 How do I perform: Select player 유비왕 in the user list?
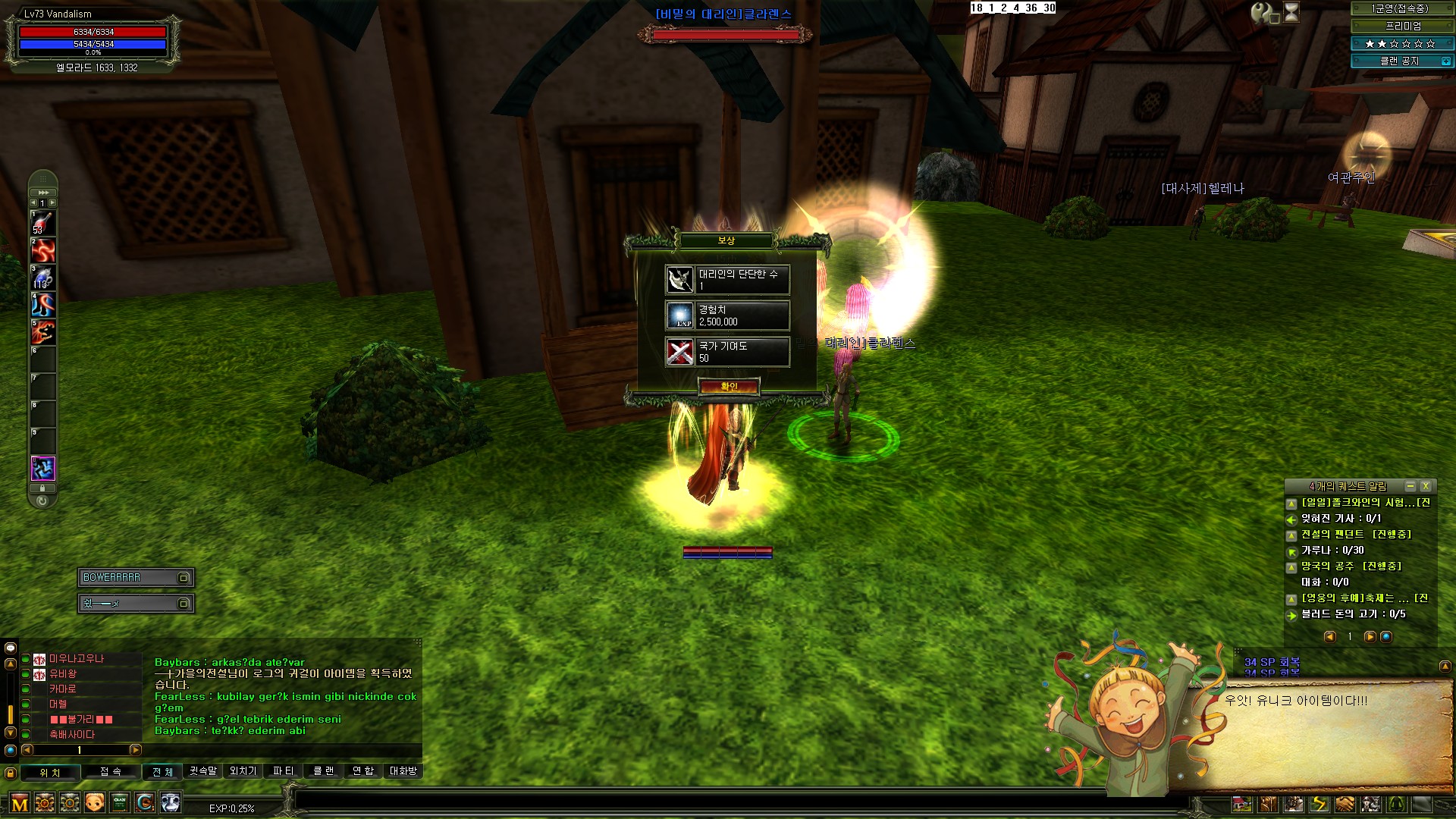[63, 674]
